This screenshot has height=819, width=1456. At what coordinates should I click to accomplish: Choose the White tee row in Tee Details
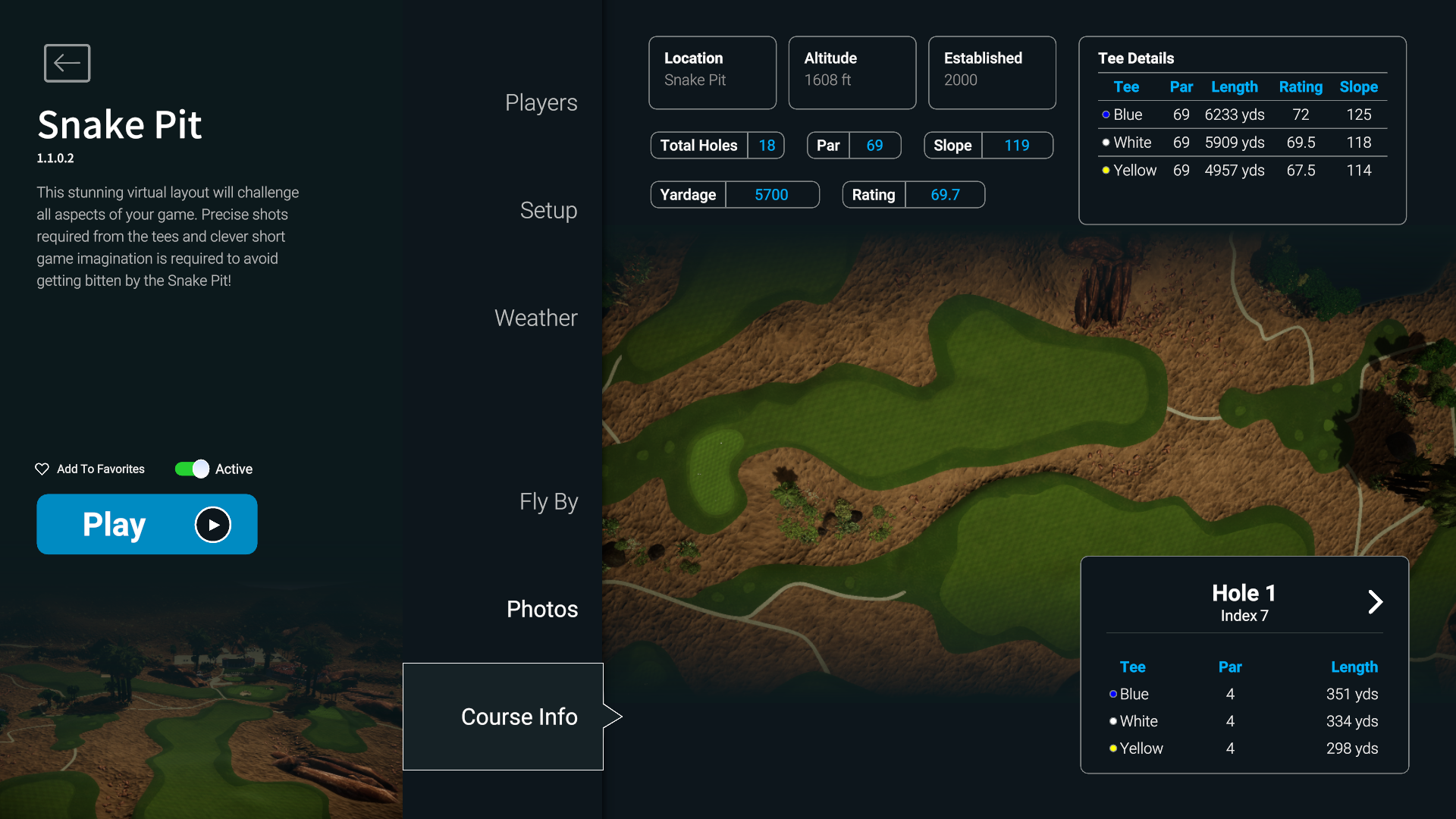[1241, 143]
